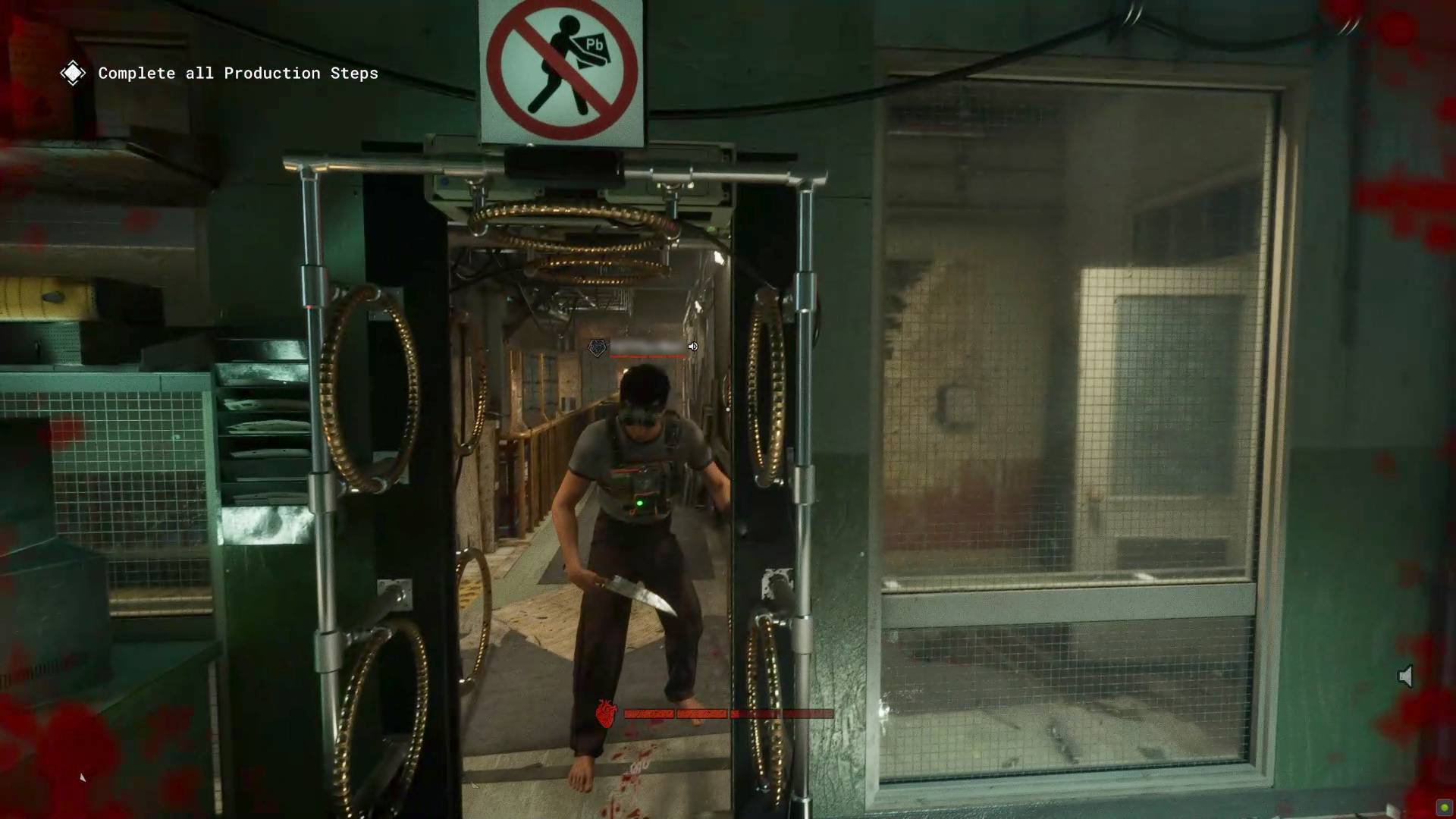Click the green LED on the enemy's chest harness
The width and height of the screenshot is (1456, 819).
coord(642,500)
